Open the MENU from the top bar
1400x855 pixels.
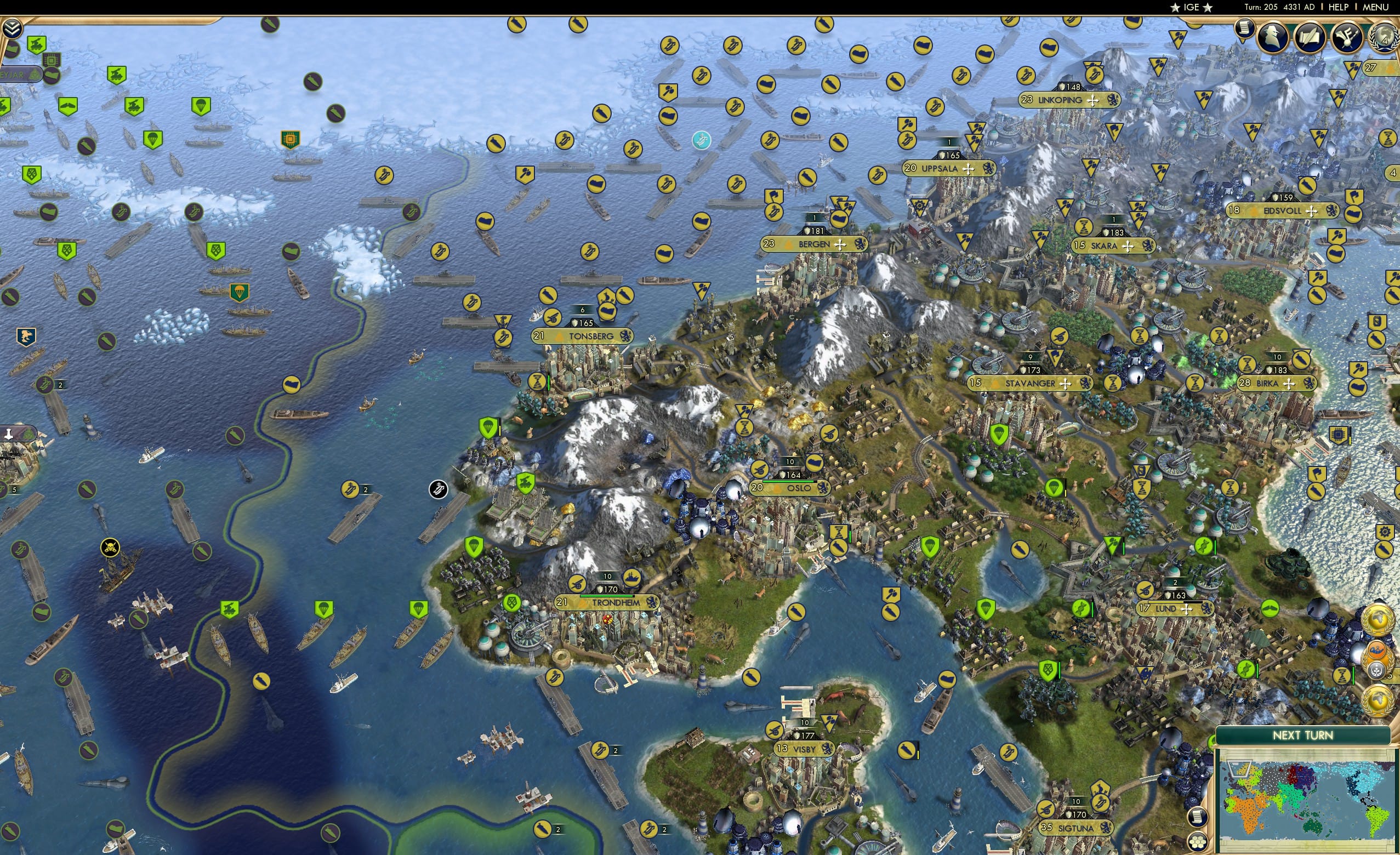(1375, 7)
